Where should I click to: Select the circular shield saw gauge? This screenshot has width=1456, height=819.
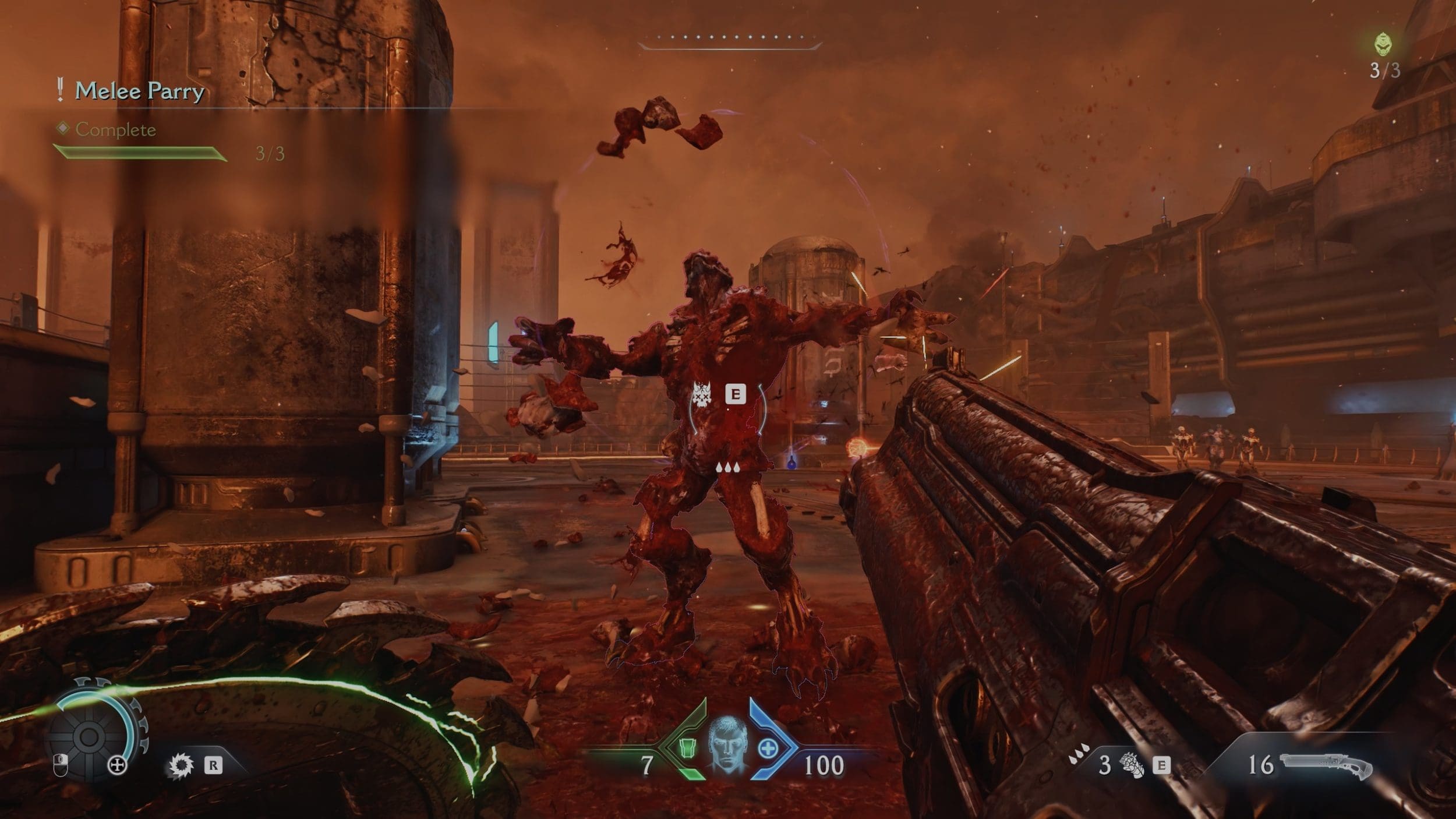90,736
